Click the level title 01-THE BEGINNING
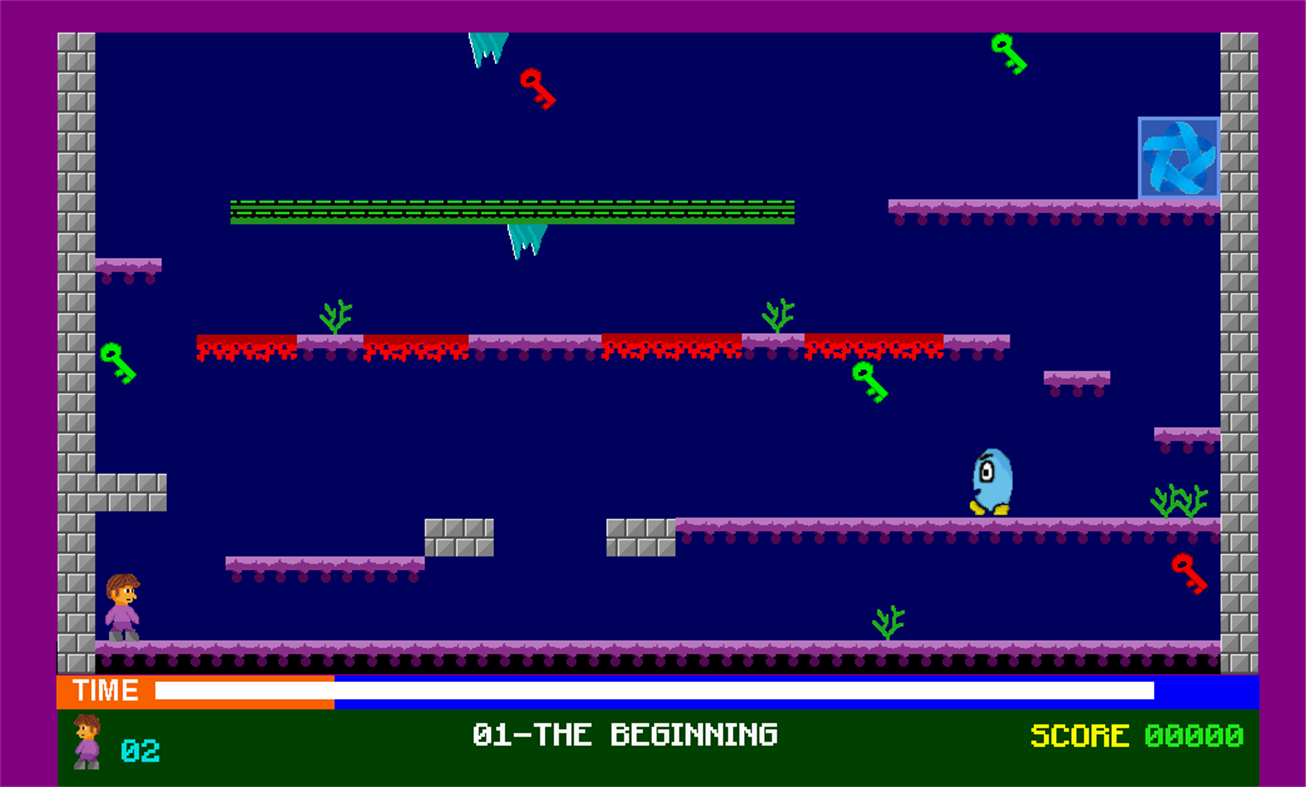1306x787 pixels. pyautogui.click(x=625, y=734)
